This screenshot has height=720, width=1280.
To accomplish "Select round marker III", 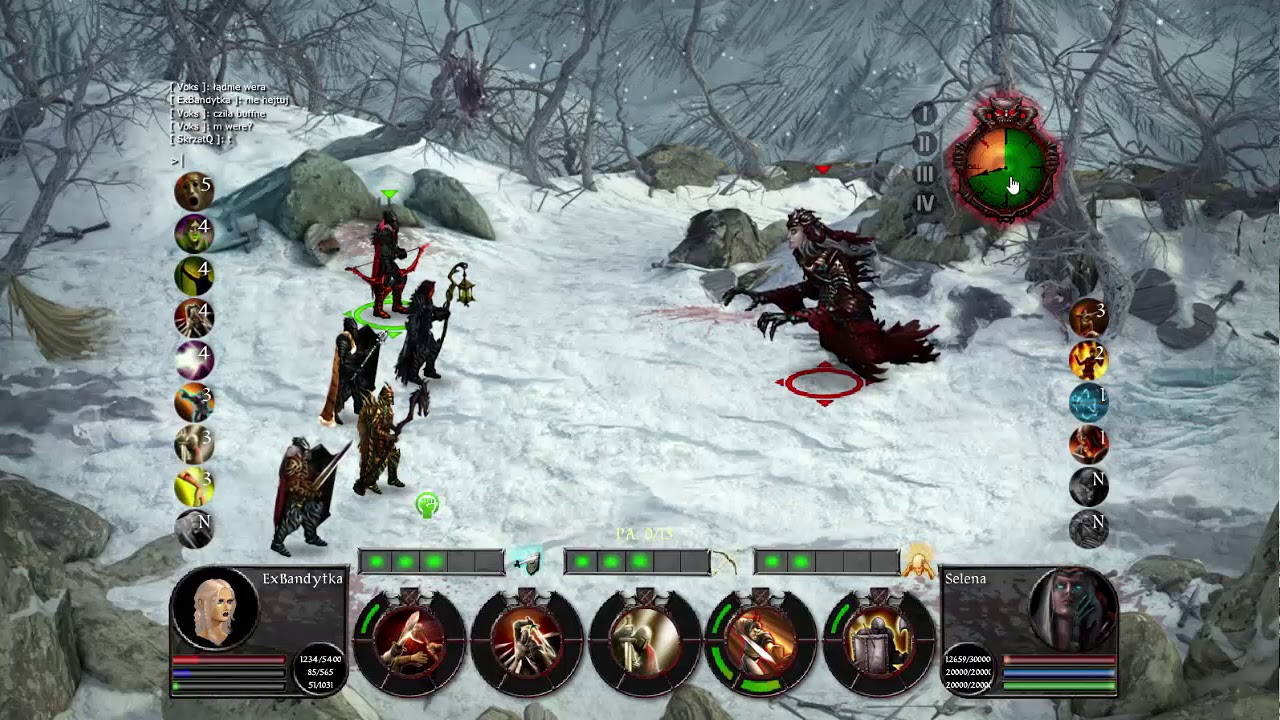I will (925, 174).
